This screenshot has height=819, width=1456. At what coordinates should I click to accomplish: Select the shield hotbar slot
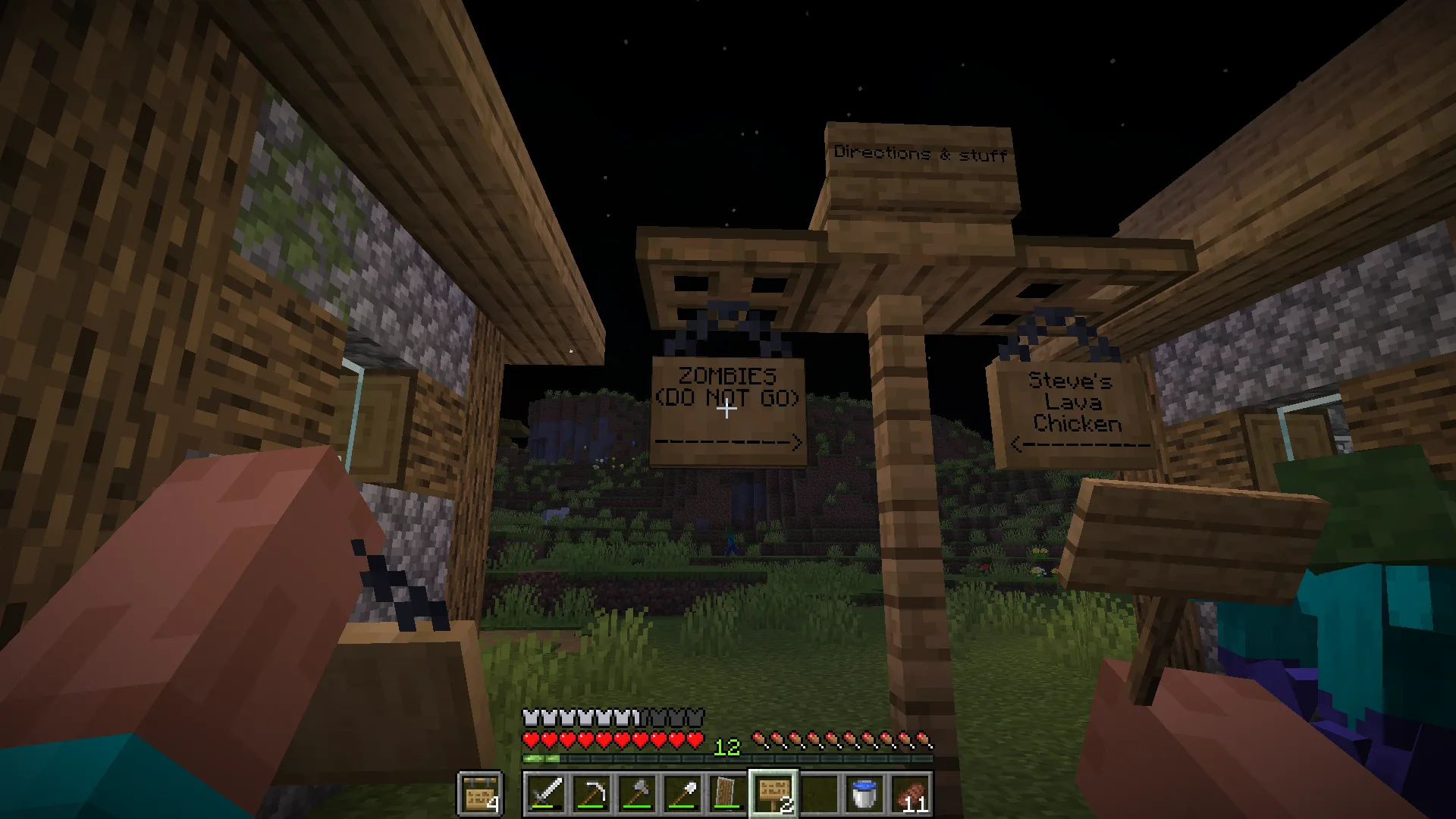click(728, 794)
